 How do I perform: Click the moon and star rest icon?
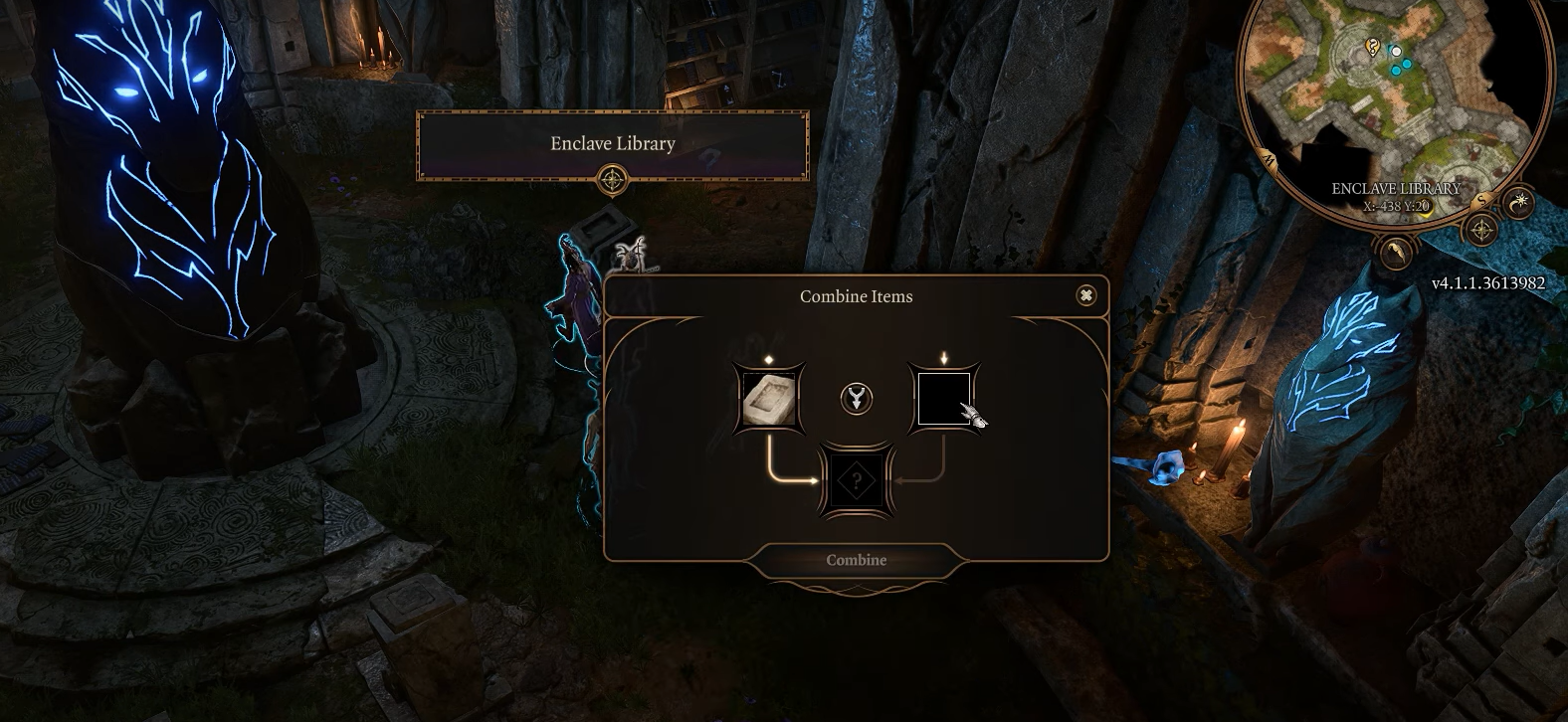coord(1519,203)
